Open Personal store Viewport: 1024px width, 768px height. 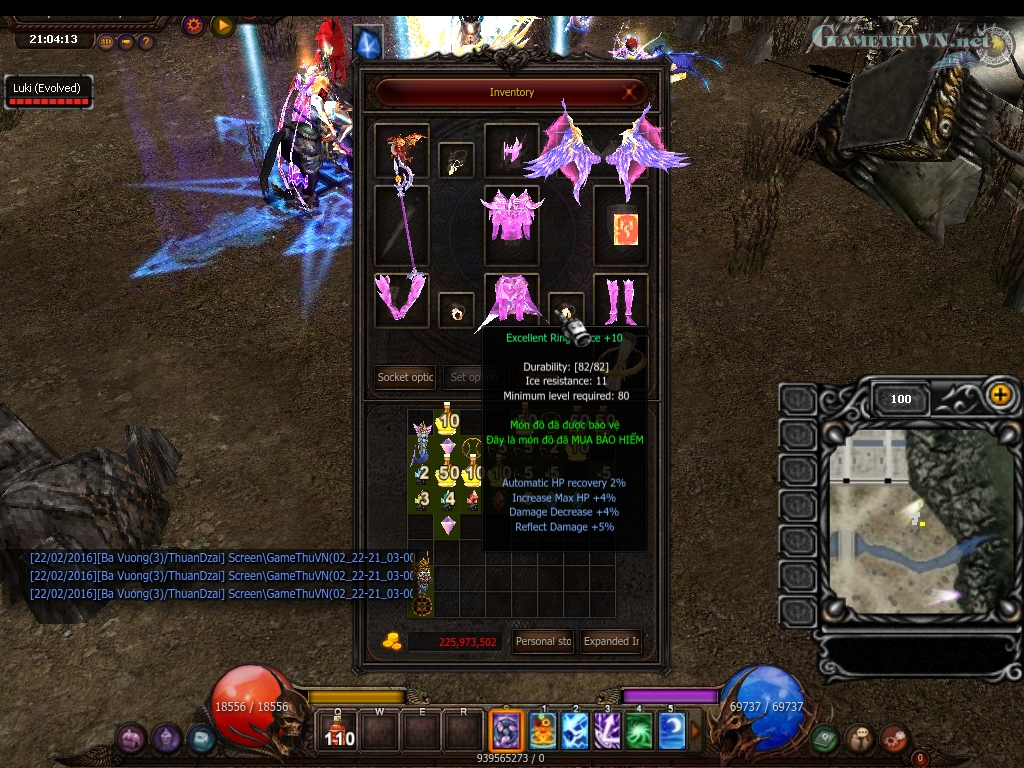tap(543, 641)
